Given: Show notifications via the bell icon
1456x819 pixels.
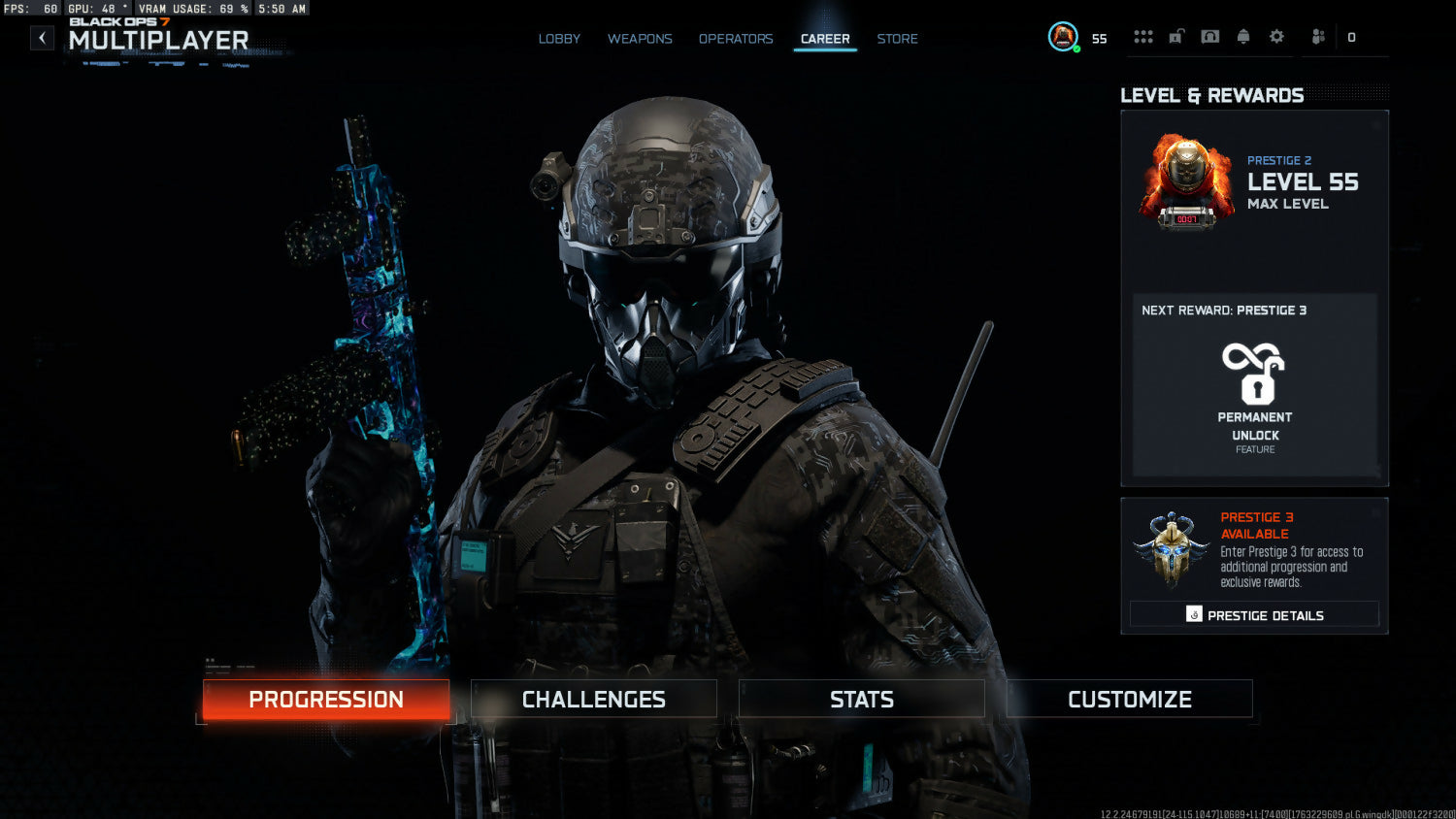Looking at the screenshot, I should click(x=1243, y=37).
